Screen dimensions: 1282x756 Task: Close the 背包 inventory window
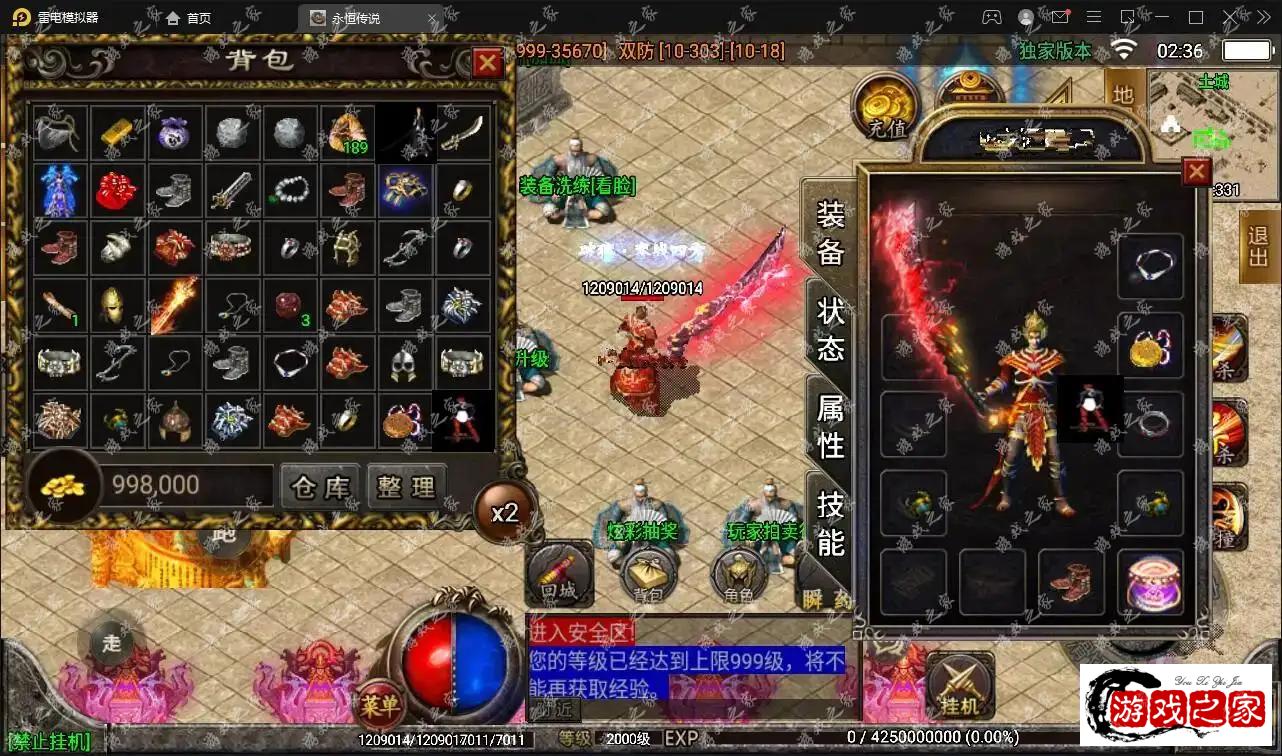pyautogui.click(x=487, y=64)
